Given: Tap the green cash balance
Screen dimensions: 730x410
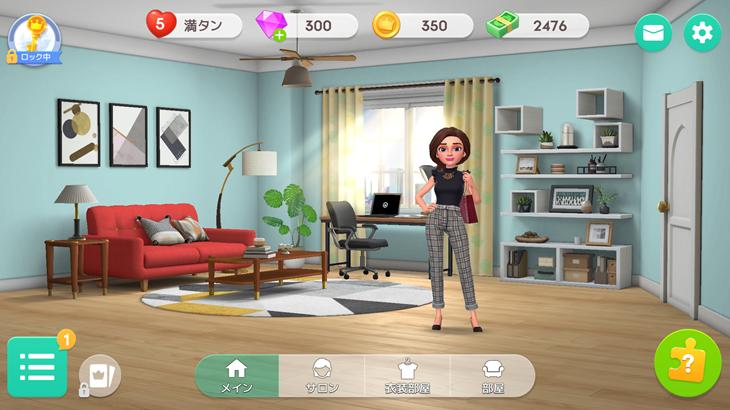Looking at the screenshot, I should 537,25.
